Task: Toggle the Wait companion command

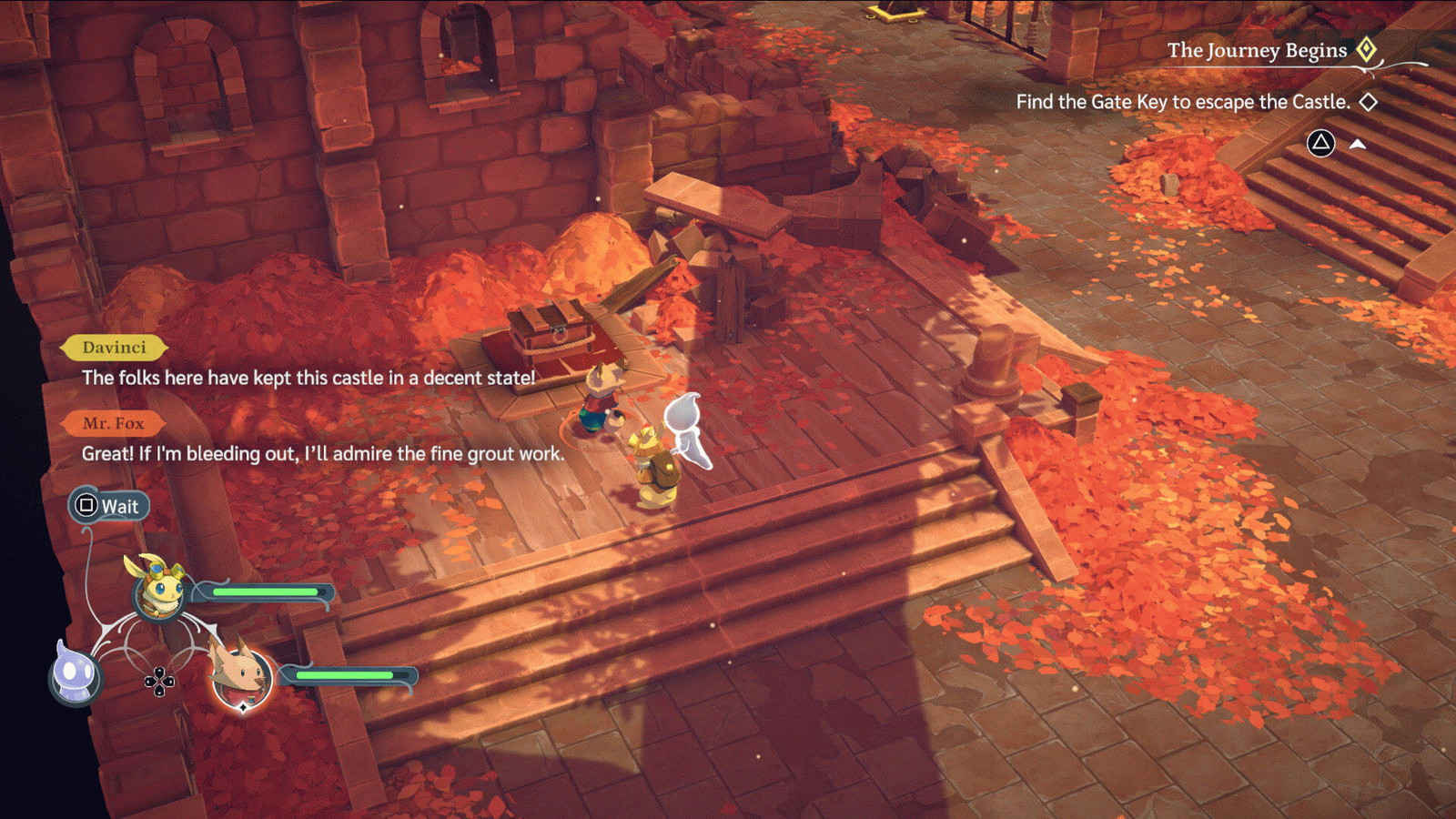Action: coord(110,506)
